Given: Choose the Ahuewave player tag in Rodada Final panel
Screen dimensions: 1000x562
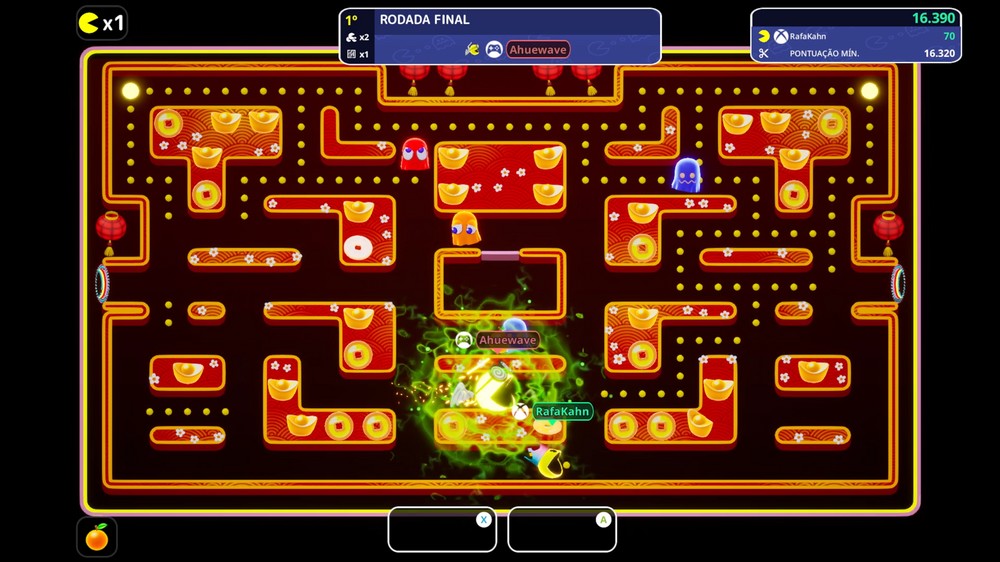Looking at the screenshot, I should point(537,49).
